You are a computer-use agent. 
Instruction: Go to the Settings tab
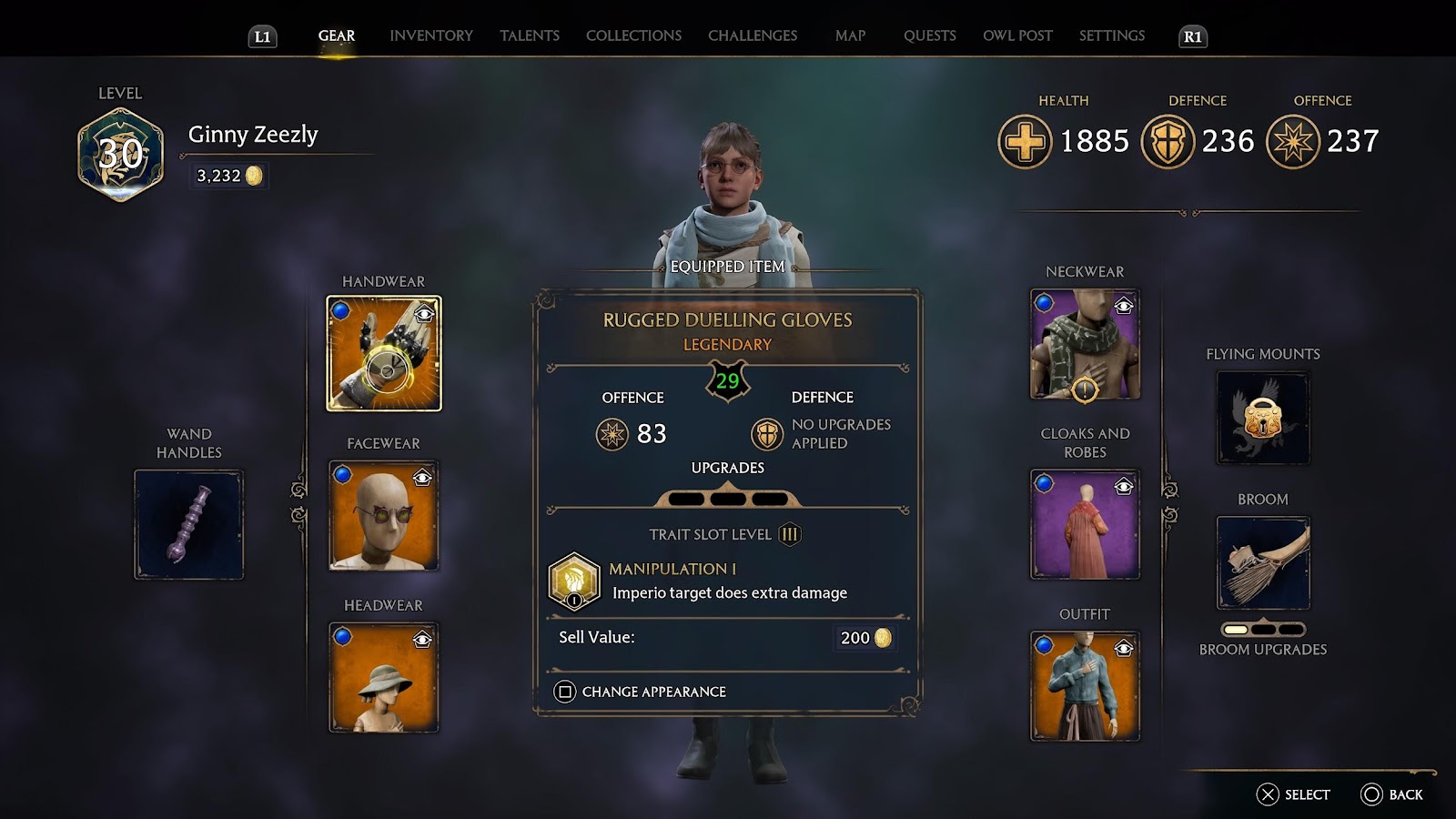[x=1111, y=35]
